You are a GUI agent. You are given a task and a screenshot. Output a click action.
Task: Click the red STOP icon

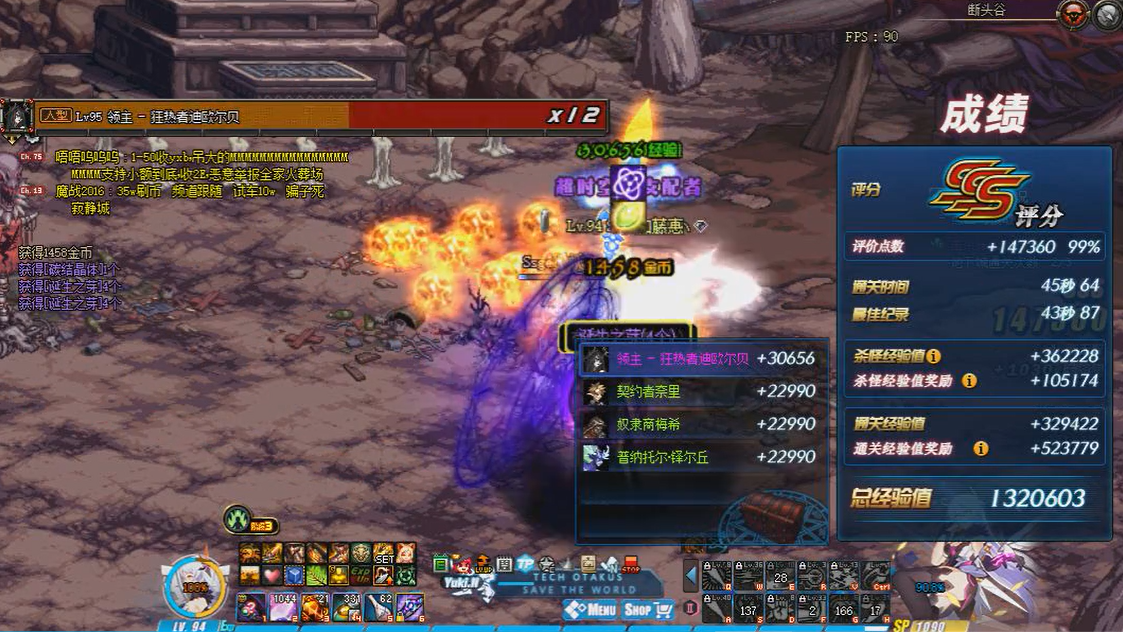point(631,565)
